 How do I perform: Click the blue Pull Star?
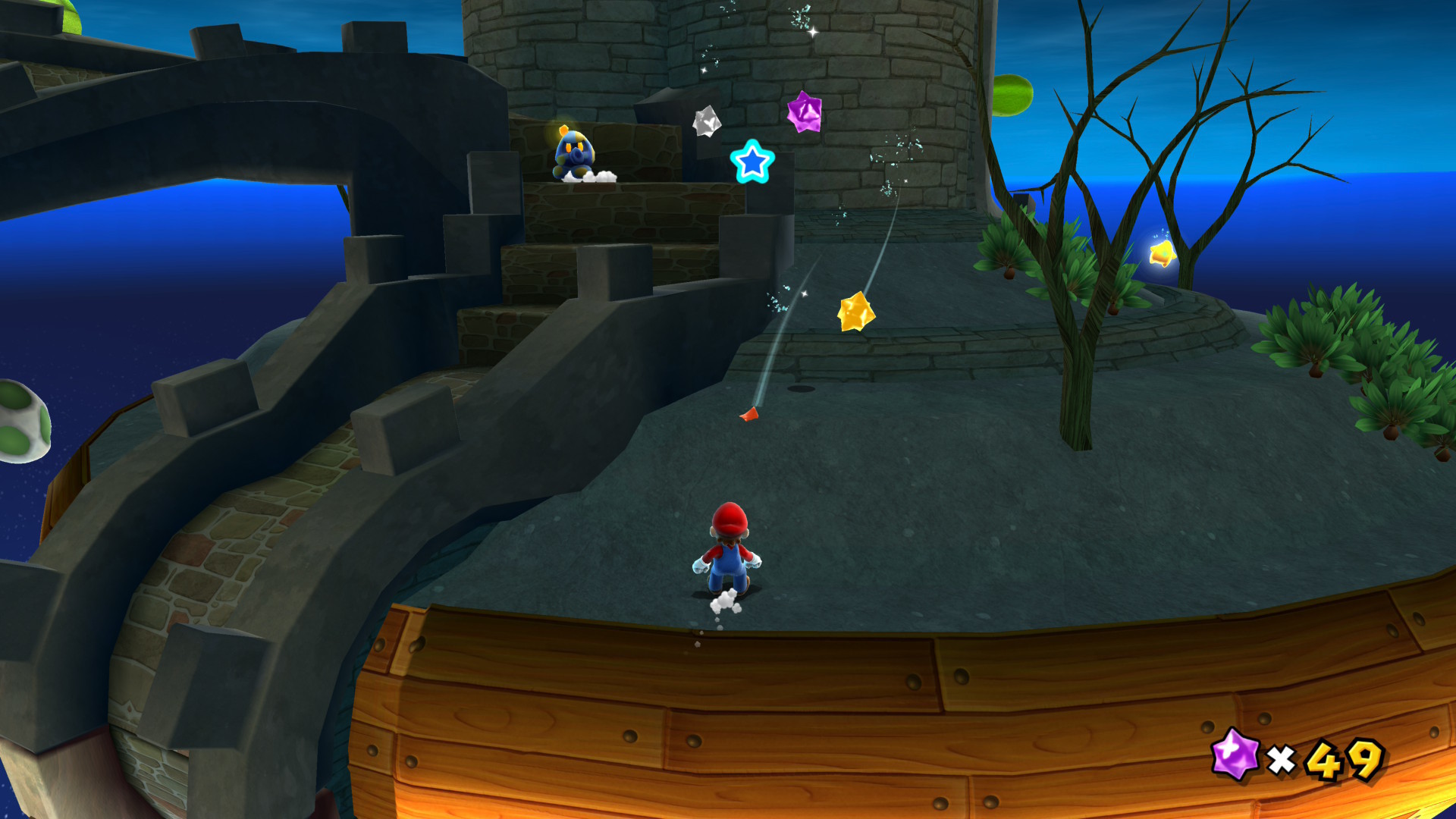coord(752,162)
